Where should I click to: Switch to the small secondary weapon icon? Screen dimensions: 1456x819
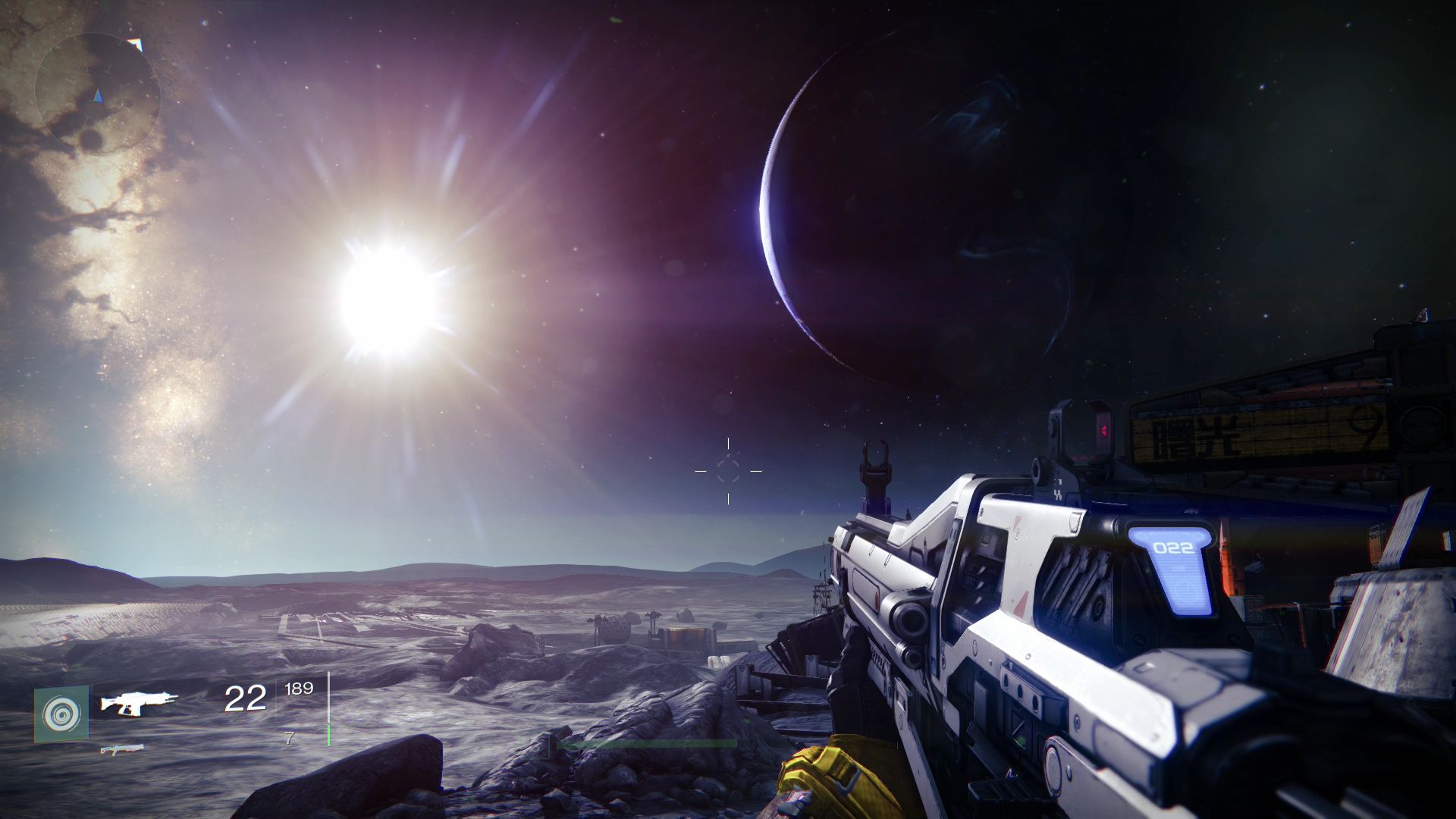tap(121, 749)
